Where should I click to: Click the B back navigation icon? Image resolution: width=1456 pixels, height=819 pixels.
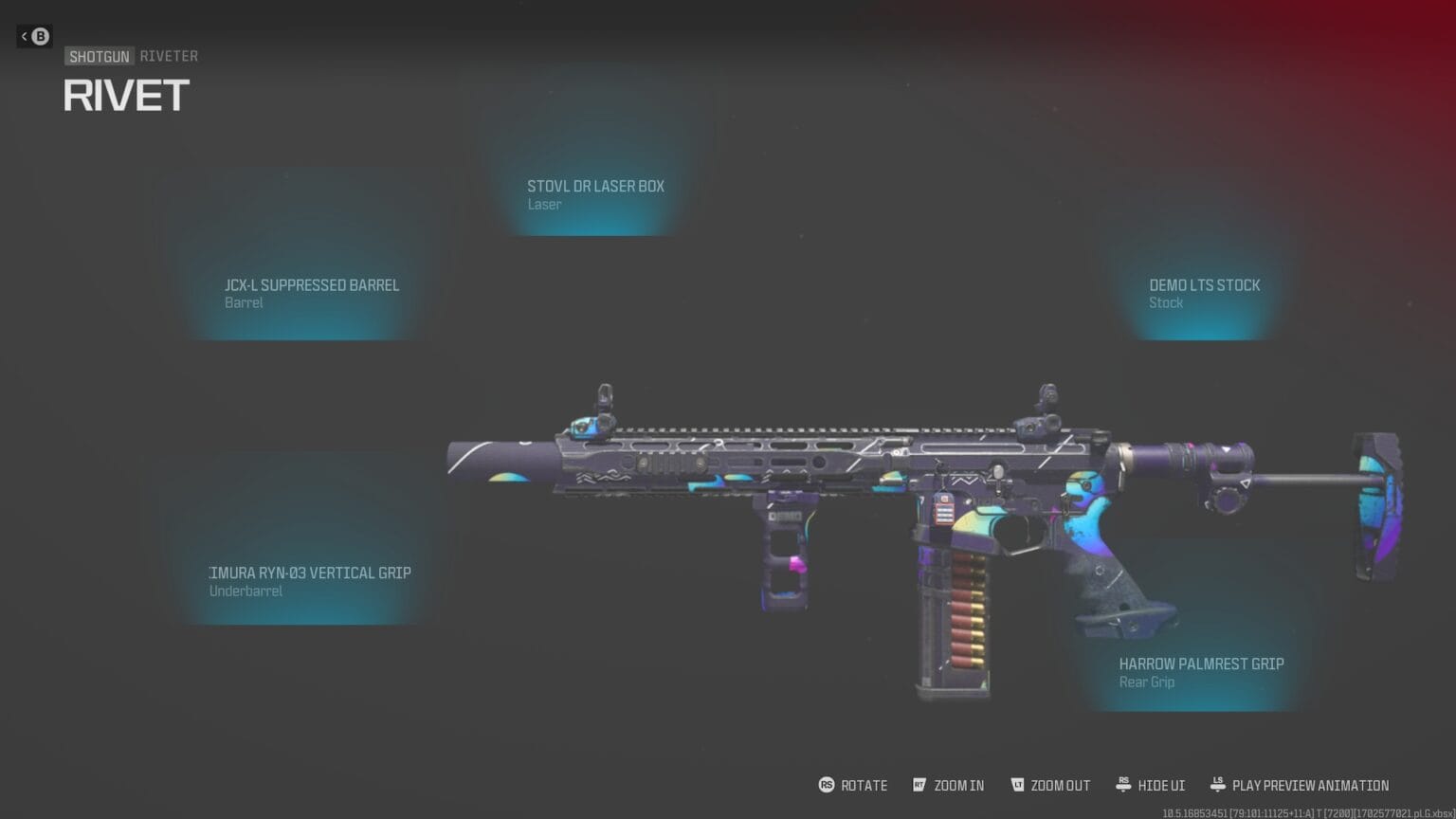tap(38, 36)
